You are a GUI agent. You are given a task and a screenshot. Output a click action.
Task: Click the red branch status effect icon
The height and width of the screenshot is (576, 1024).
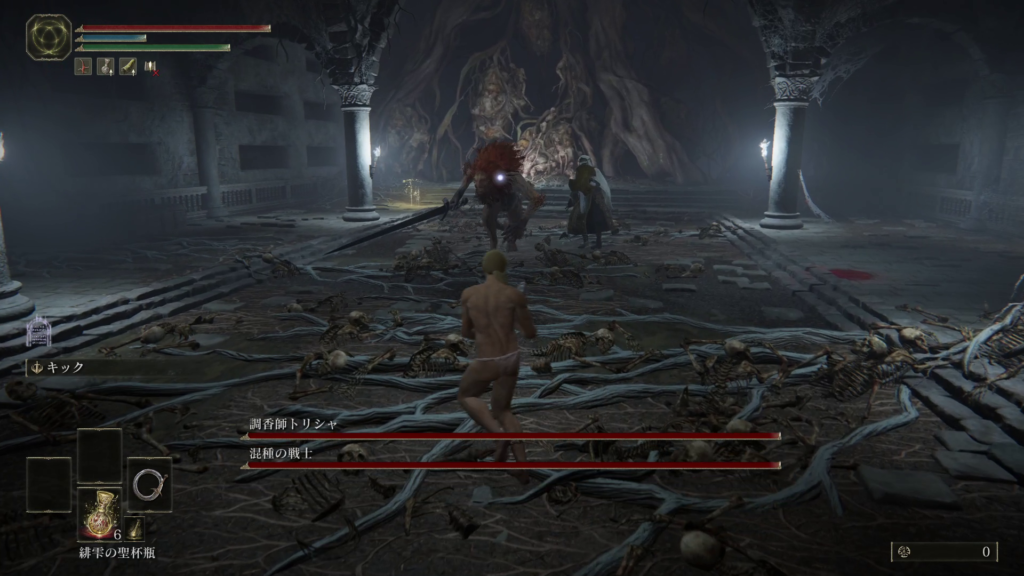tap(82, 67)
